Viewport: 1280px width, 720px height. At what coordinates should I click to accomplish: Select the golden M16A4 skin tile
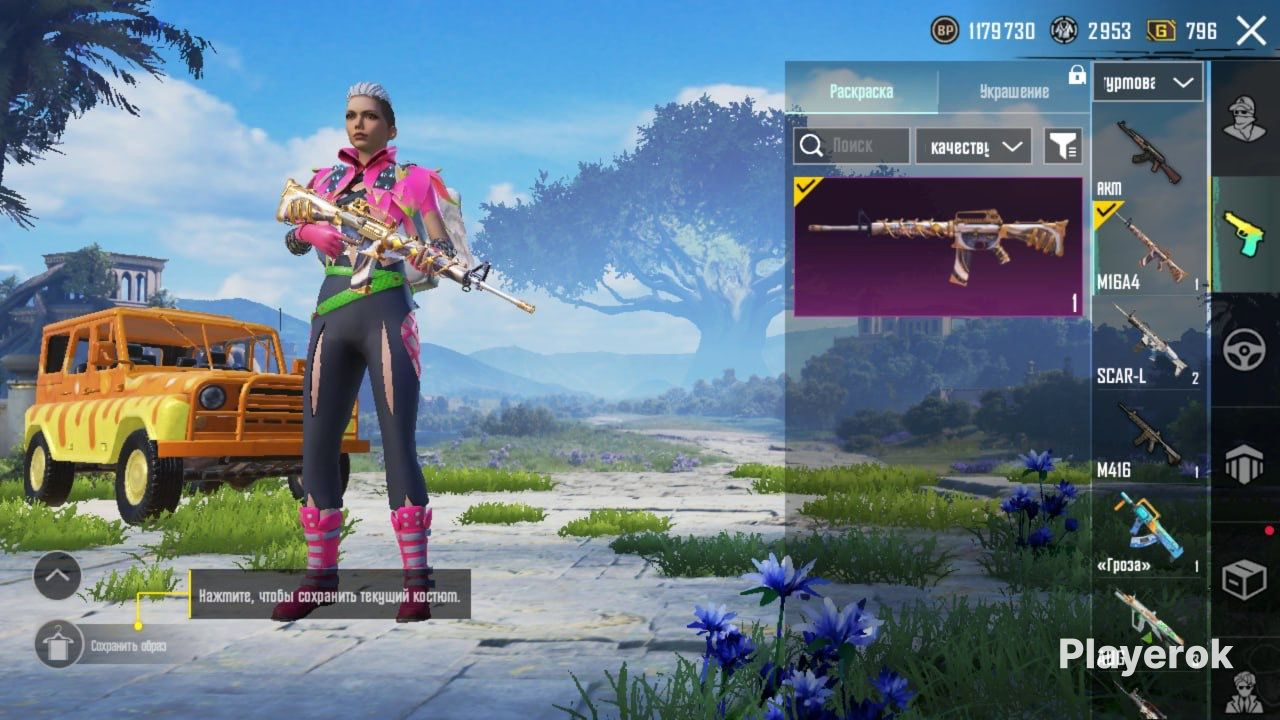click(x=938, y=246)
